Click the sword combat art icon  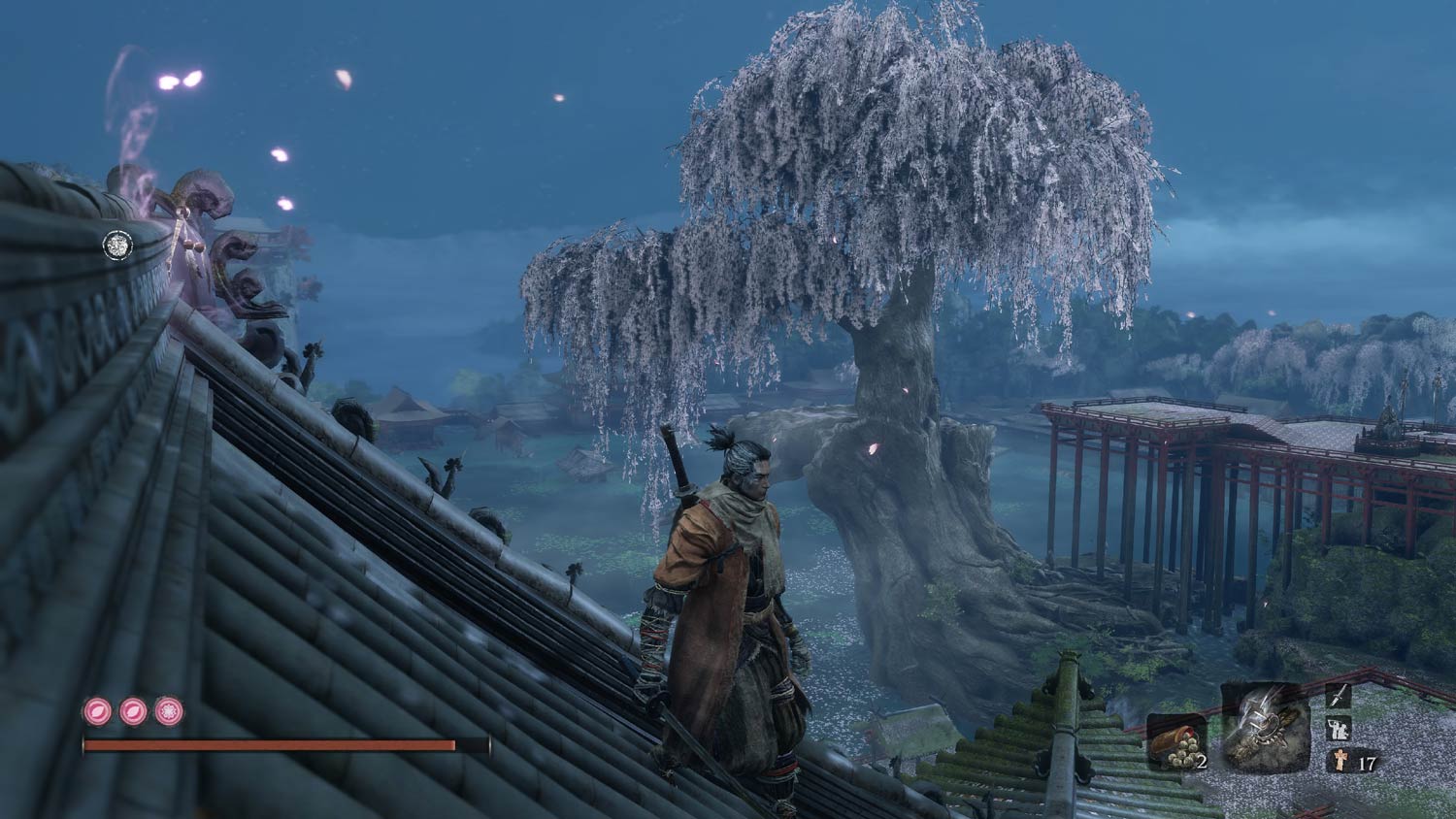click(x=1339, y=695)
